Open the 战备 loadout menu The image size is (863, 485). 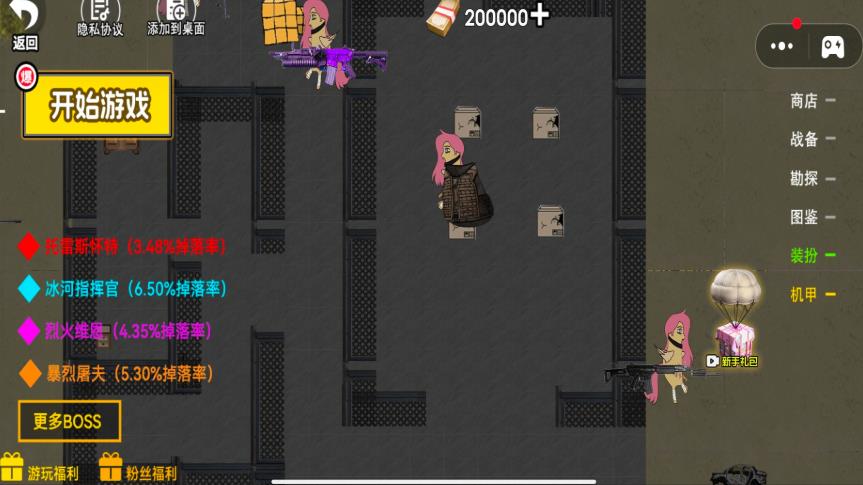coord(804,139)
